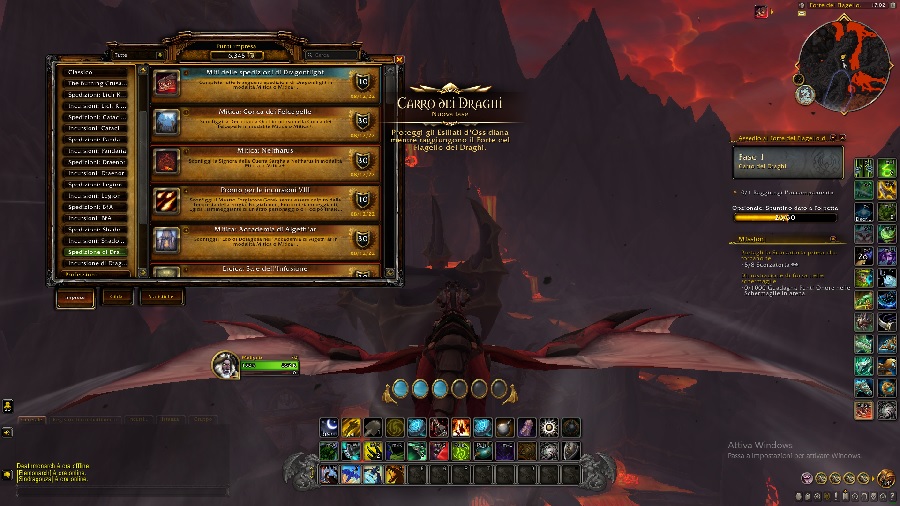
Task: Use the fire blast ability icon
Action: pos(461,428)
